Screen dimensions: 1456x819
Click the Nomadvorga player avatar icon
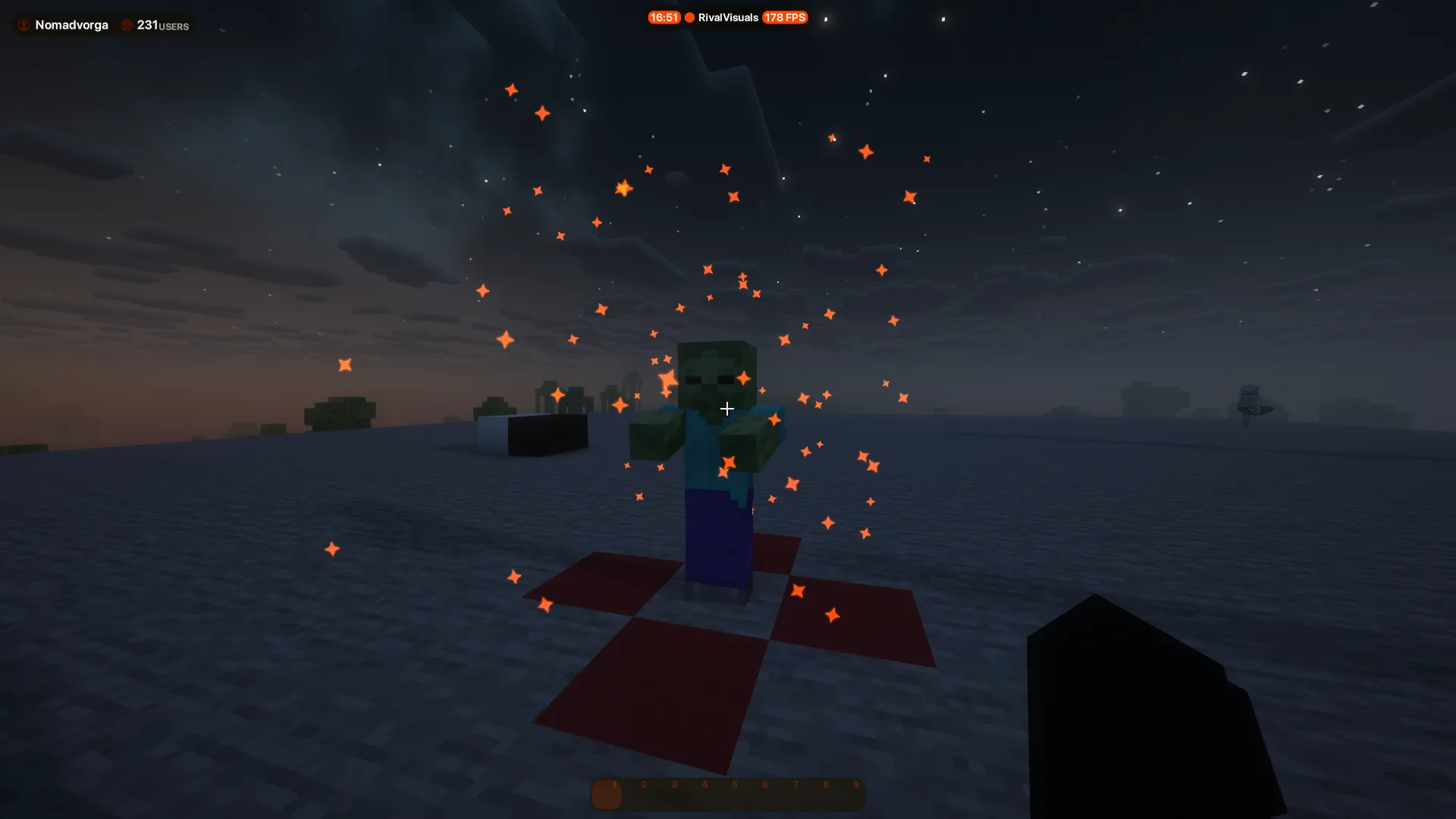click(x=24, y=25)
